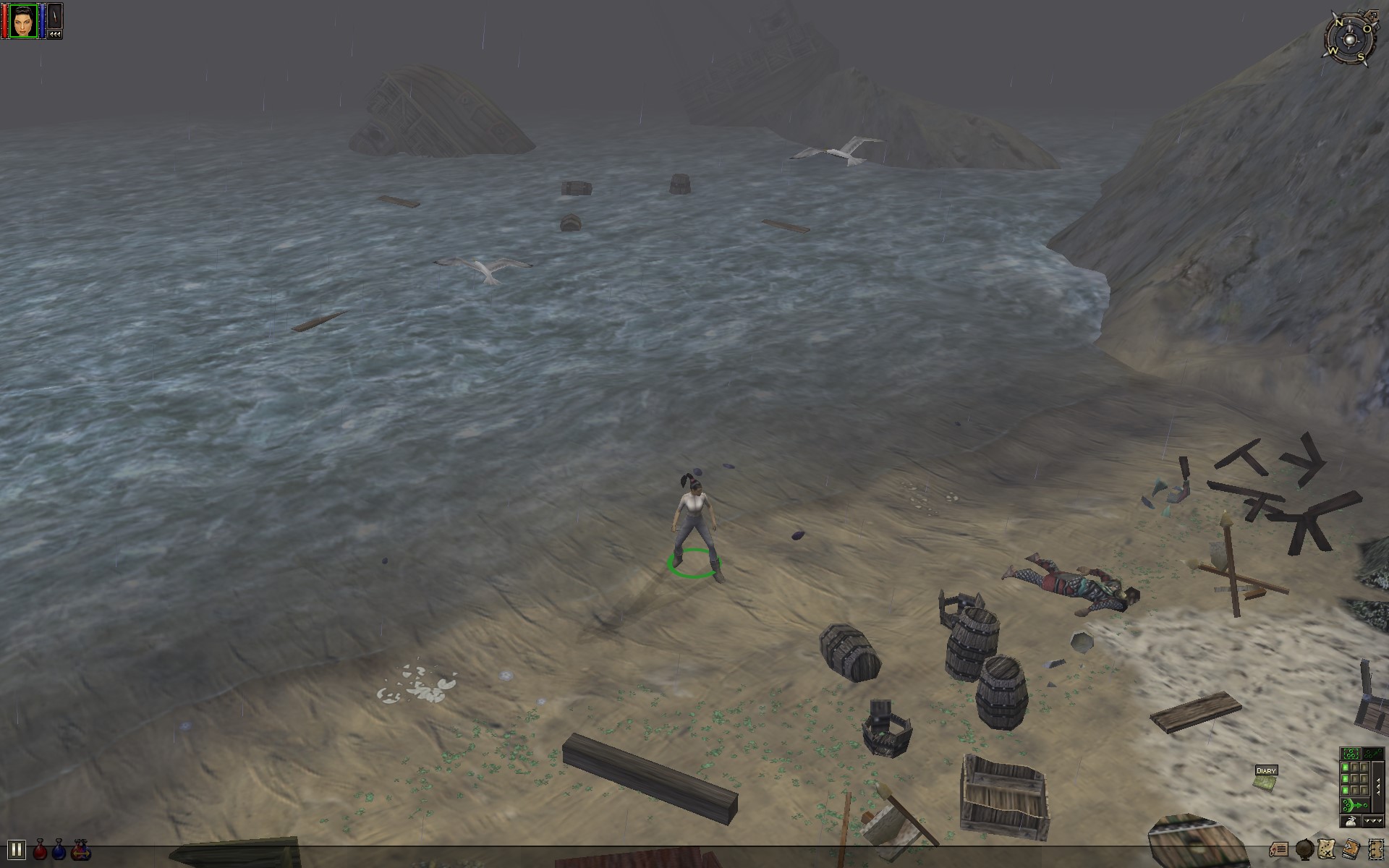
Task: Open the inventory door icon
Action: pos(1375,849)
